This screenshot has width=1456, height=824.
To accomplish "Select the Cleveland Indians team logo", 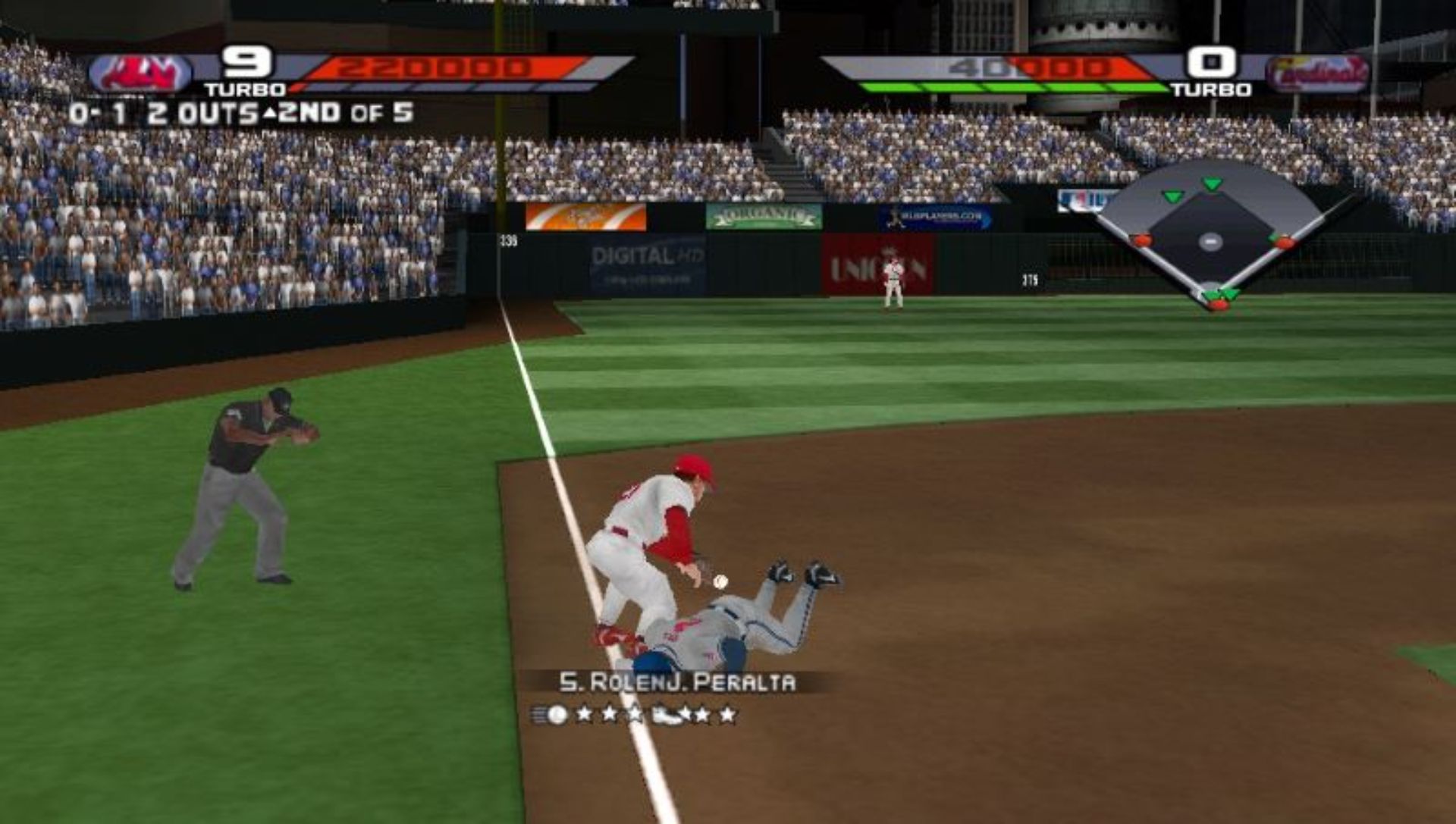I will pos(141,74).
